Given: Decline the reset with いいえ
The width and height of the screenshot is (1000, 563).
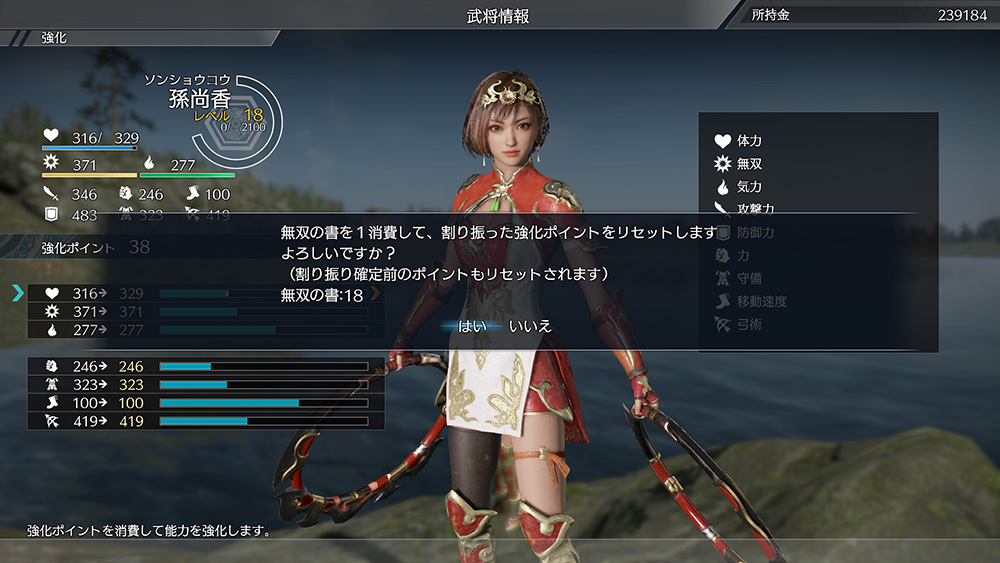Looking at the screenshot, I should coord(530,326).
